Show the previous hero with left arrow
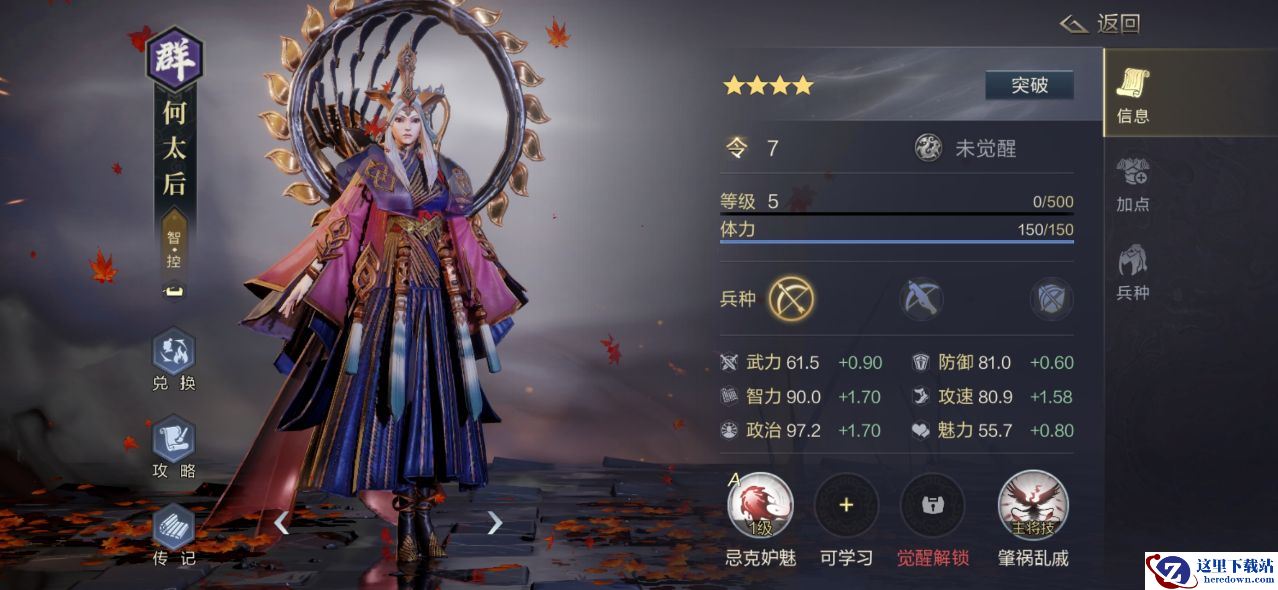 click(282, 522)
